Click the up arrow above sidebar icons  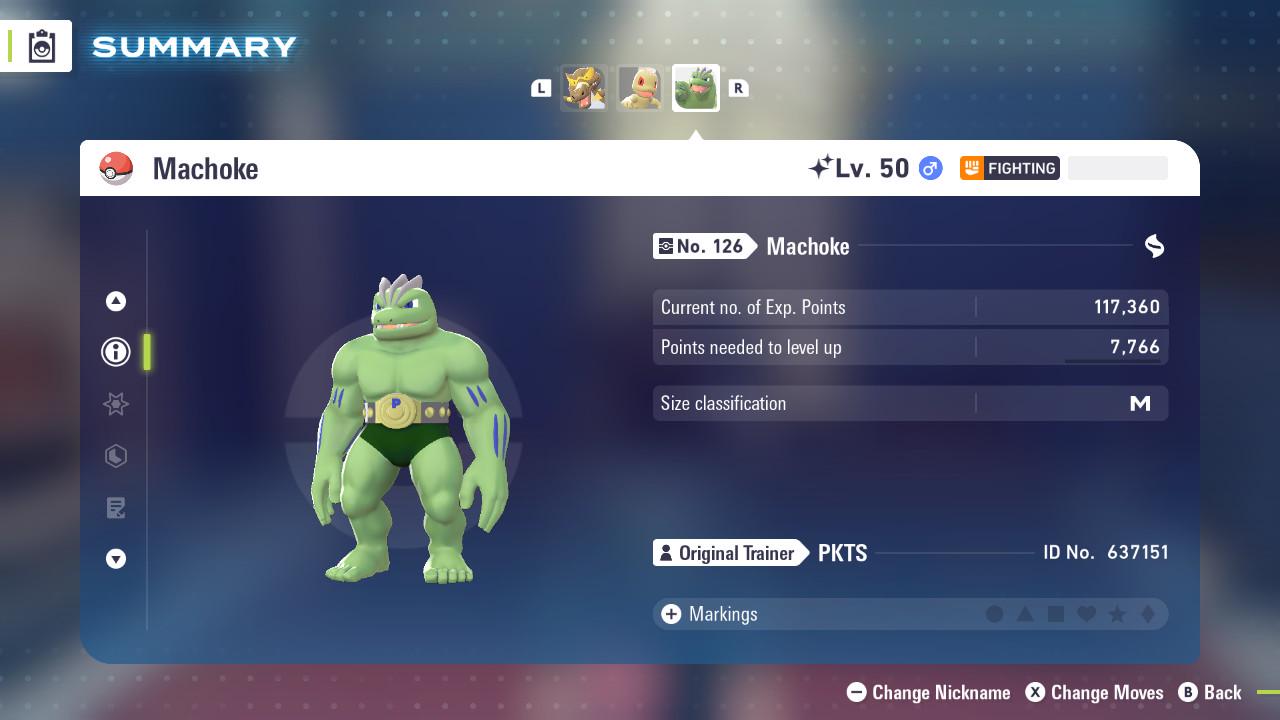[x=115, y=300]
